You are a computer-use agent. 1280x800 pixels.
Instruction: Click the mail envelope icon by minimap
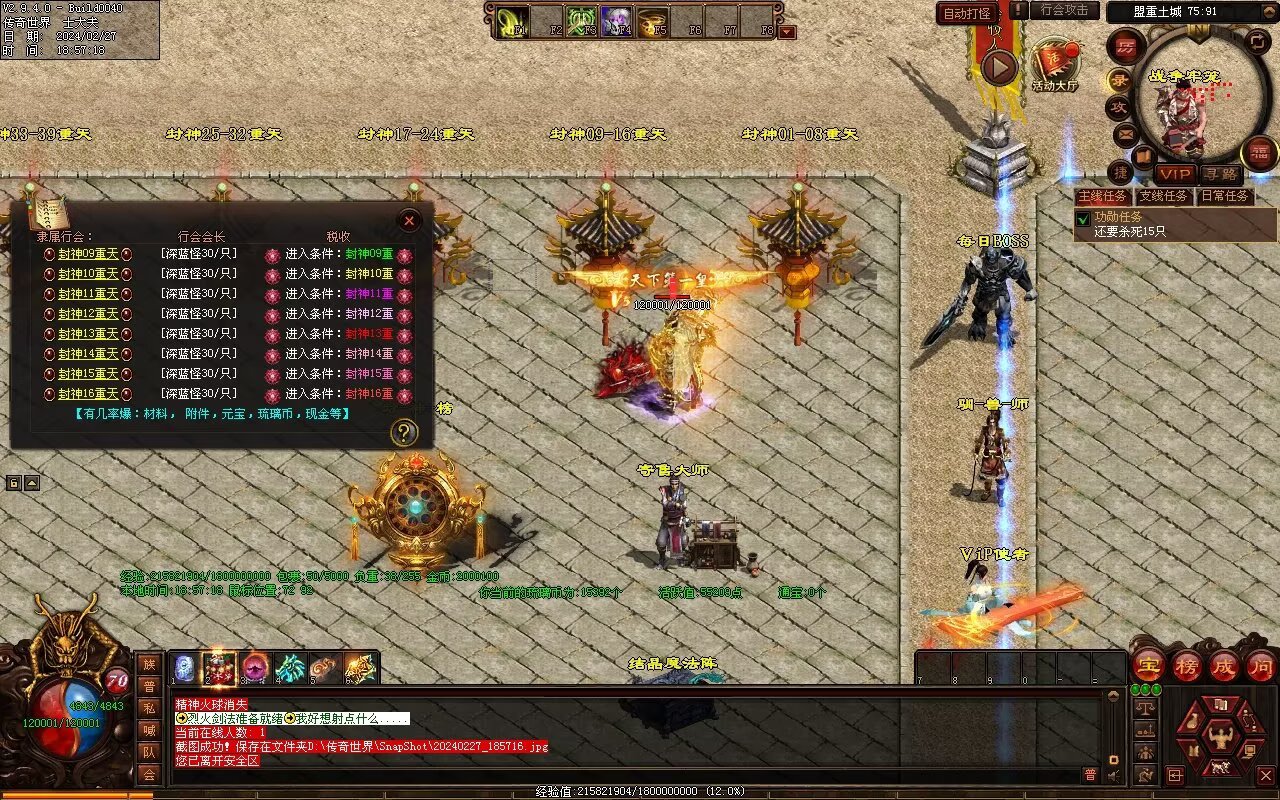click(1126, 133)
